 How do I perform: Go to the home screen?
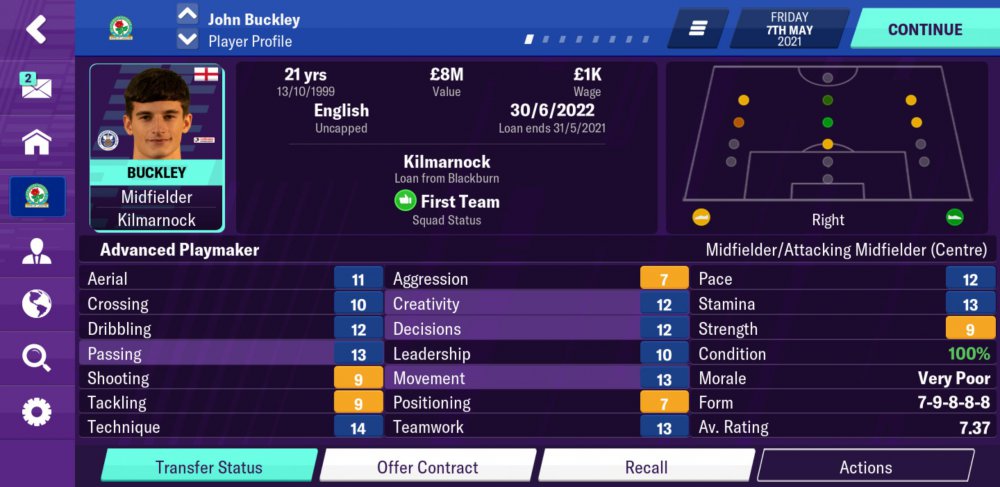[36, 141]
